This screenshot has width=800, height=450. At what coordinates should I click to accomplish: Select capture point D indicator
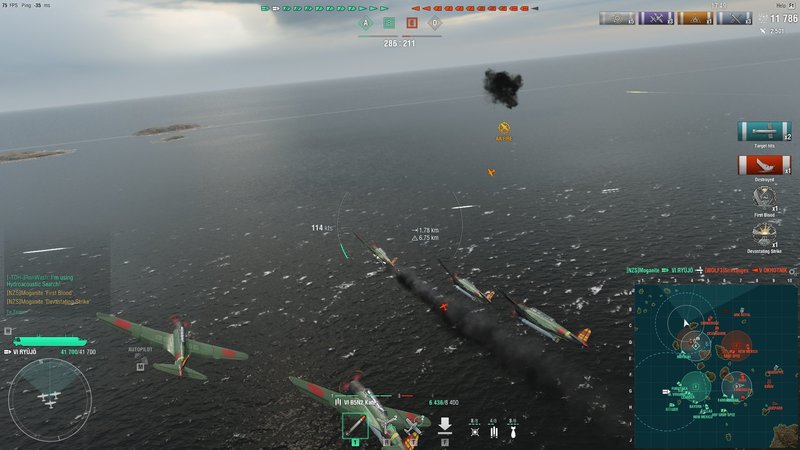434,23
